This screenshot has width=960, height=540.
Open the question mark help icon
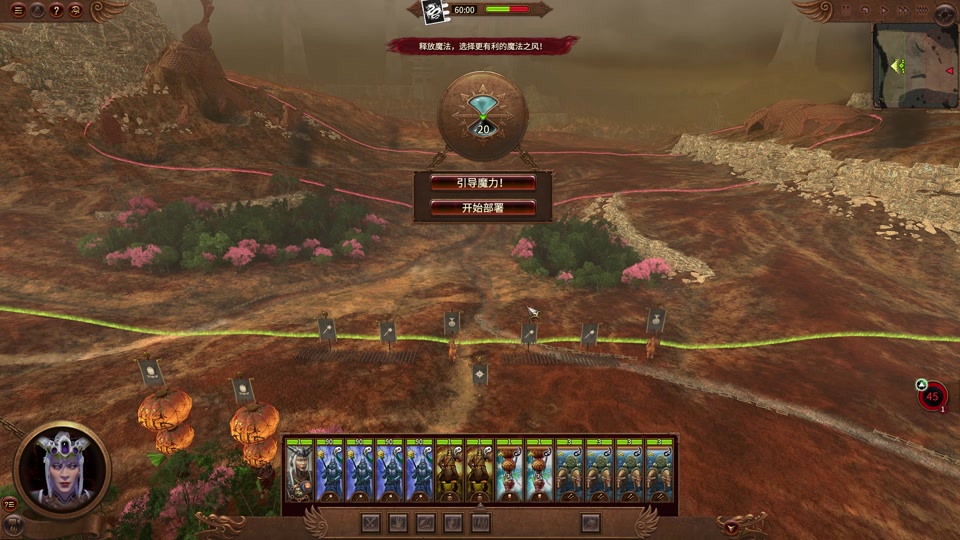[56, 11]
